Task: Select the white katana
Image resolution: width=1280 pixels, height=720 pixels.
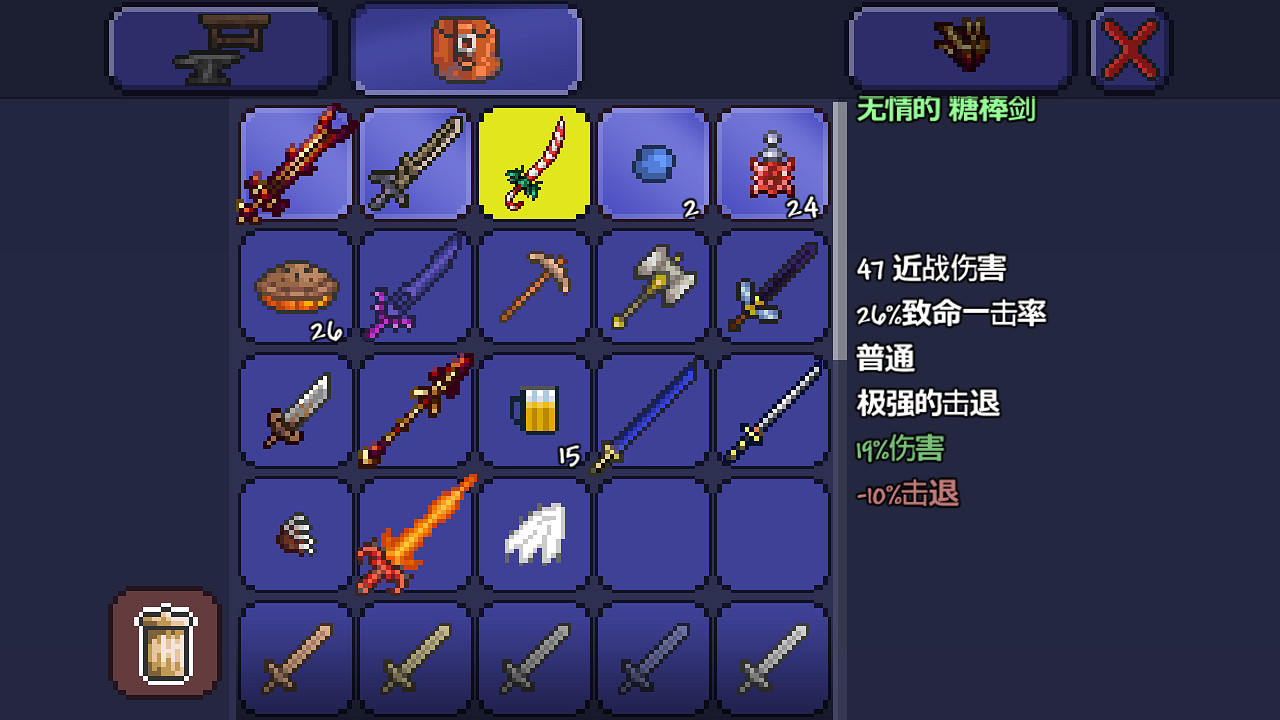Action: pos(772,411)
